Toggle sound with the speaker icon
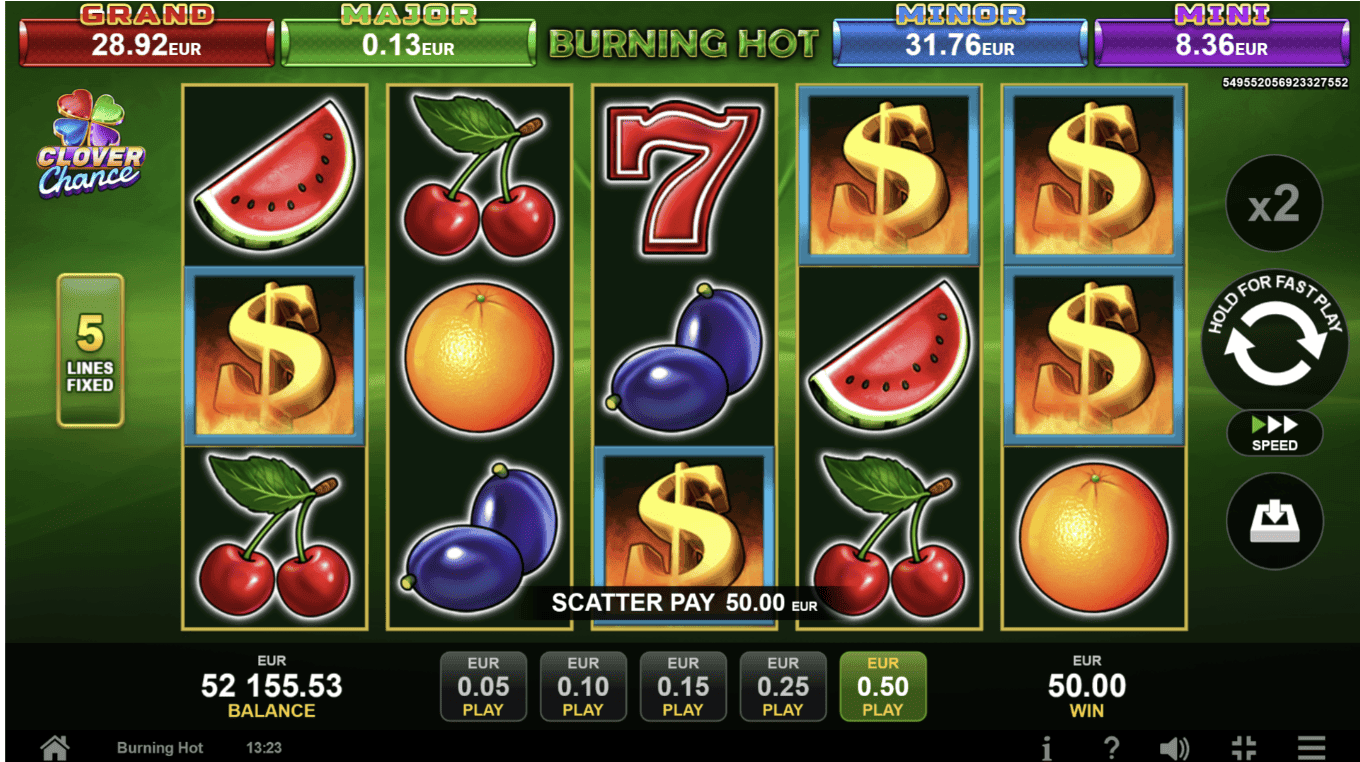The height and width of the screenshot is (762, 1360). coord(1174,747)
